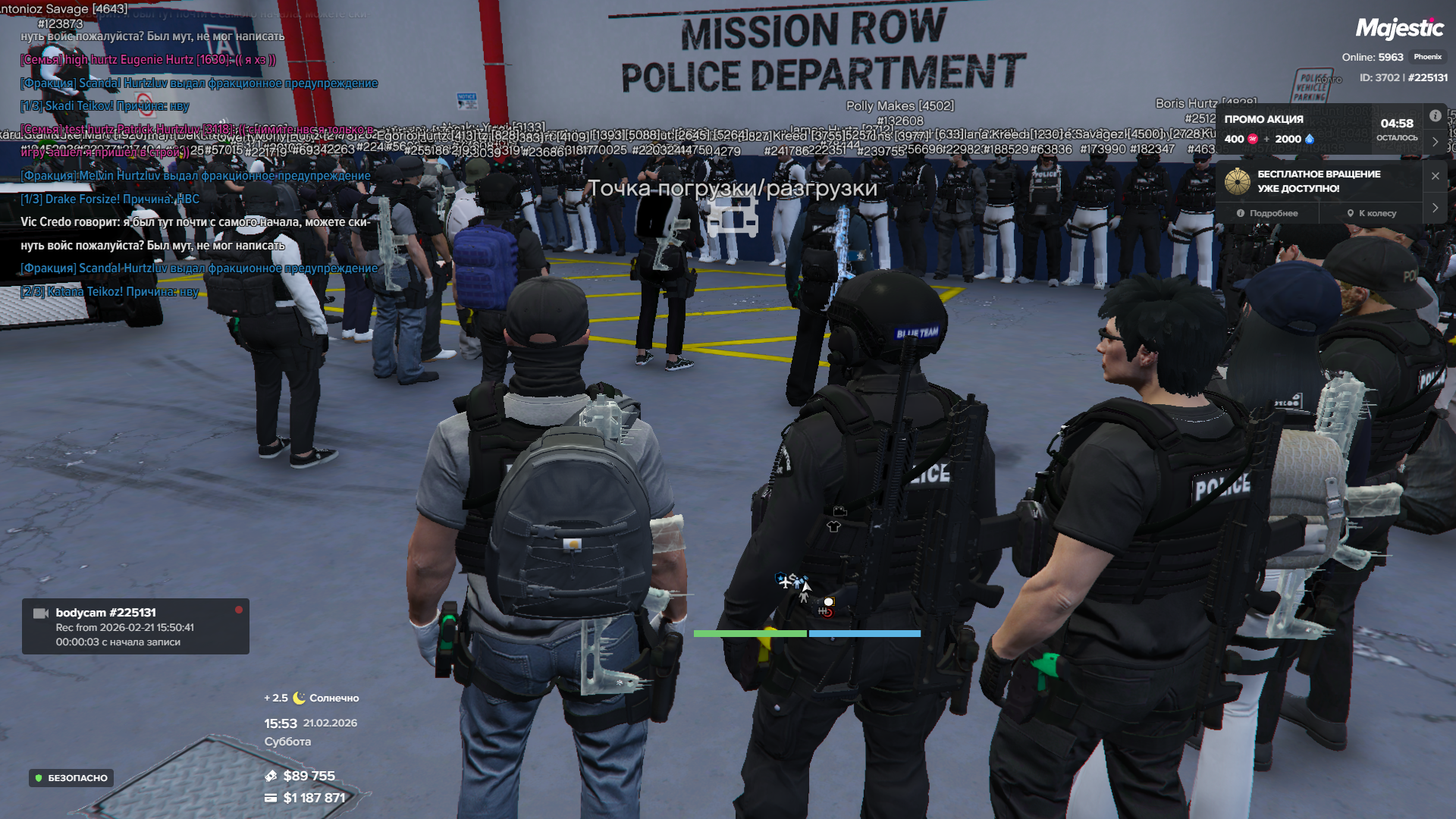Image resolution: width=1456 pixels, height=819 pixels.
Task: Open the bodycam recording panel
Action: click(135, 626)
